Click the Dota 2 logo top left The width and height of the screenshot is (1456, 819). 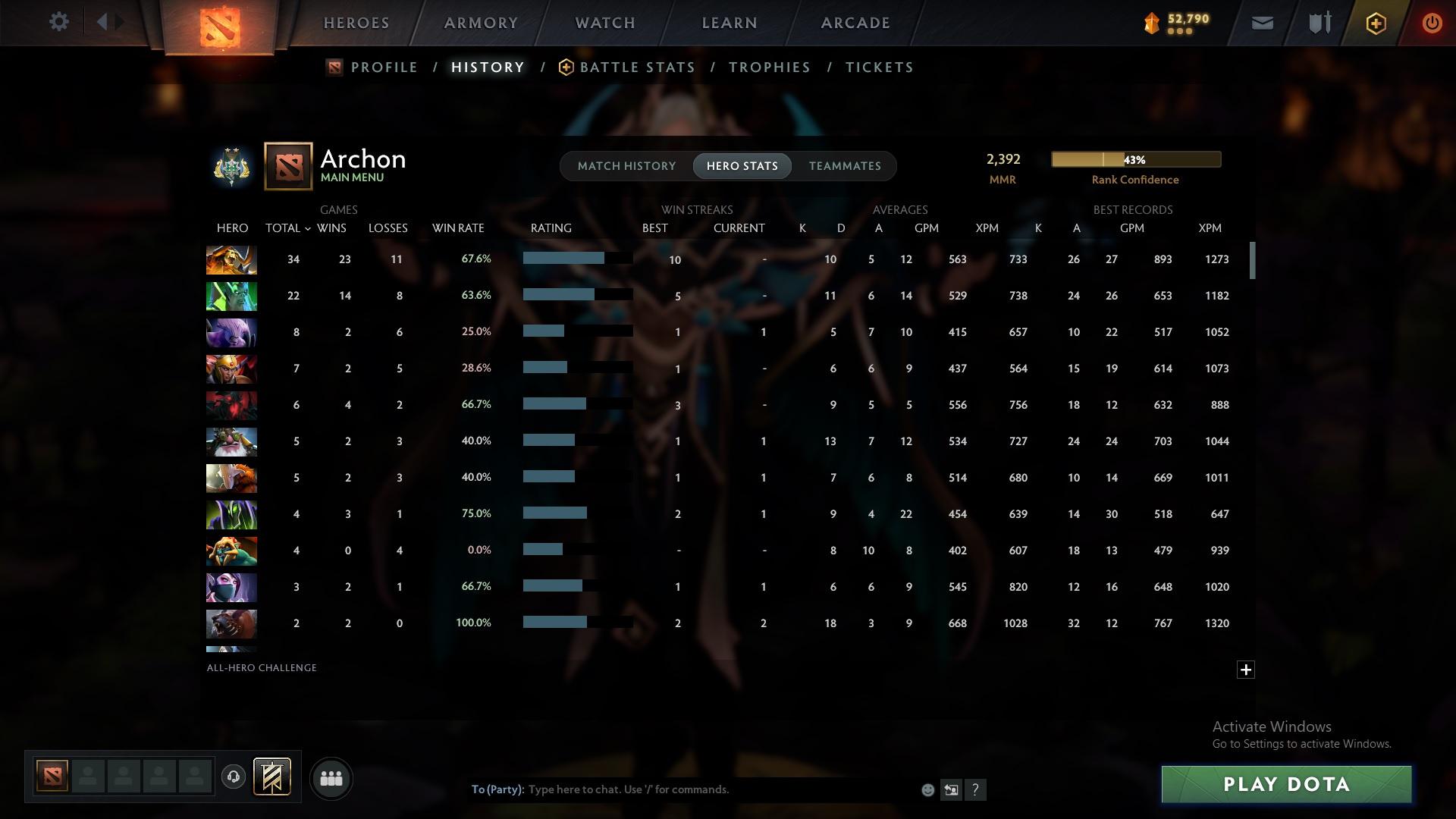(x=221, y=25)
